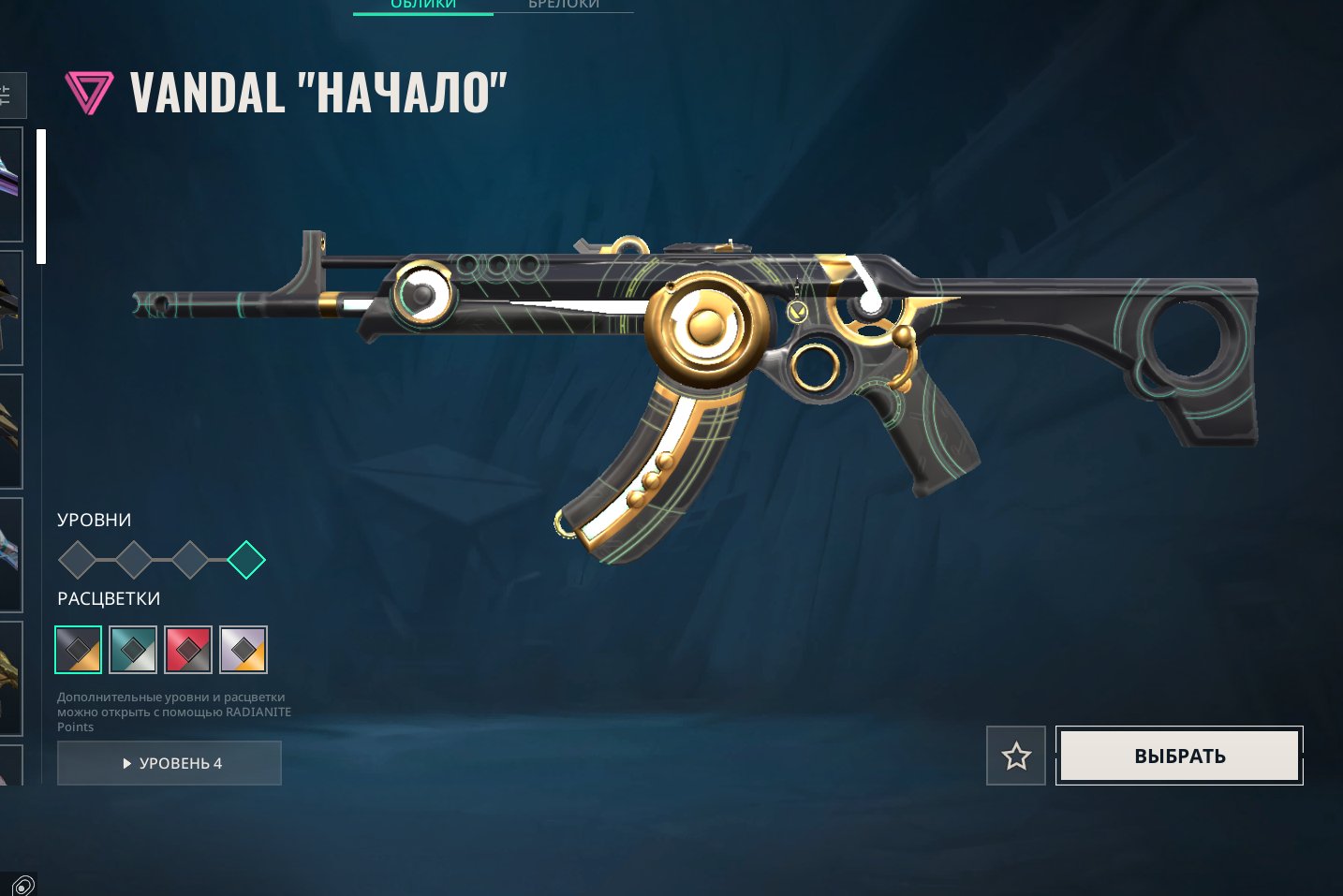Pick the teal and white color variant
Image resolution: width=1343 pixels, height=896 pixels.
pos(133,650)
